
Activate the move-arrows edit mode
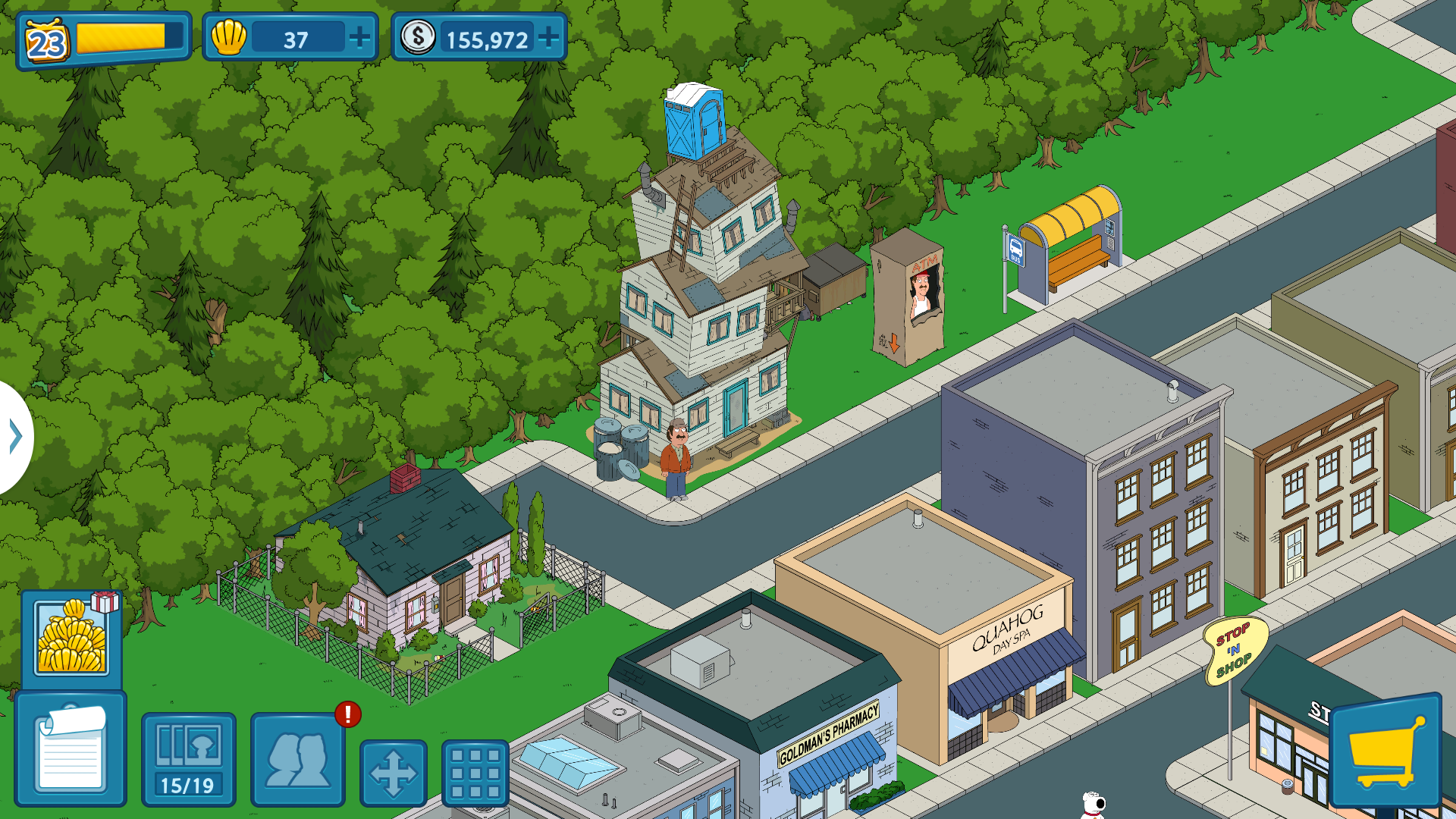tap(393, 773)
